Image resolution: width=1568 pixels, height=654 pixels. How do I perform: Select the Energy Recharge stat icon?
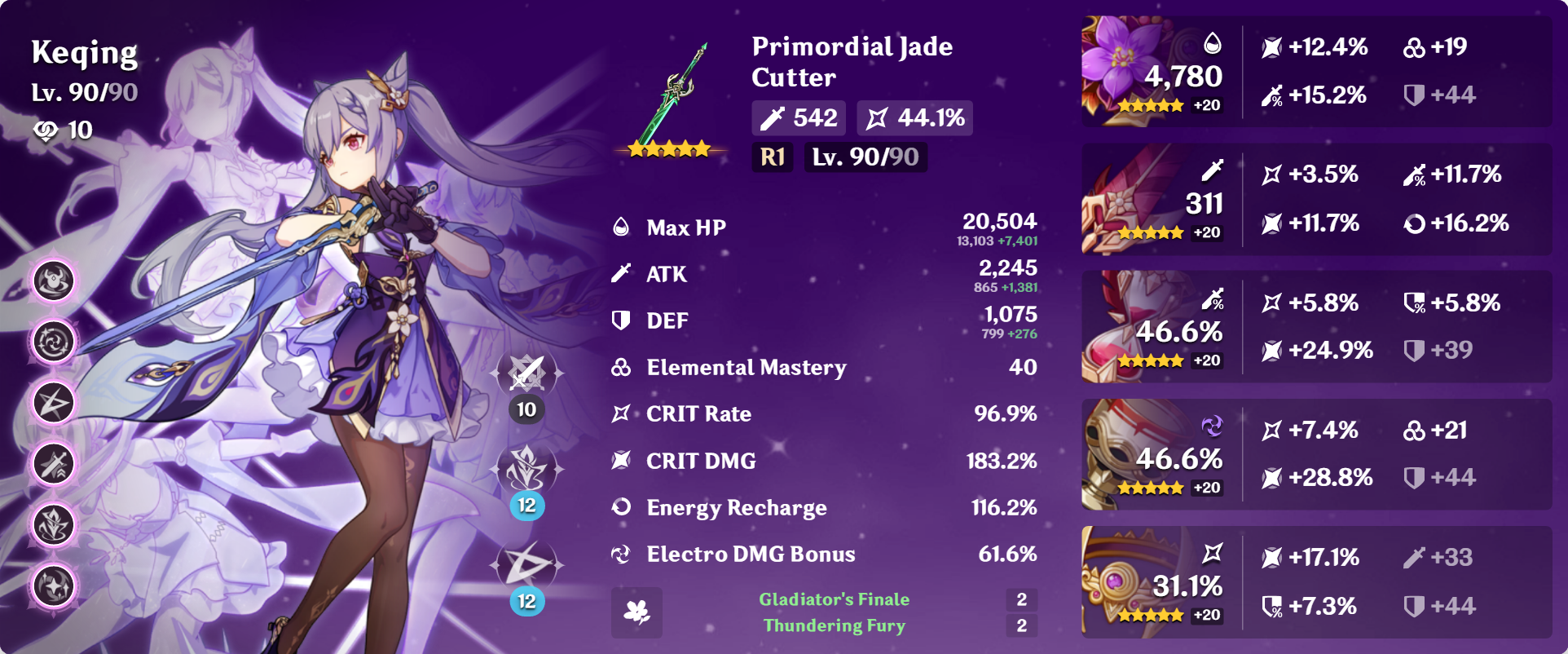point(621,507)
